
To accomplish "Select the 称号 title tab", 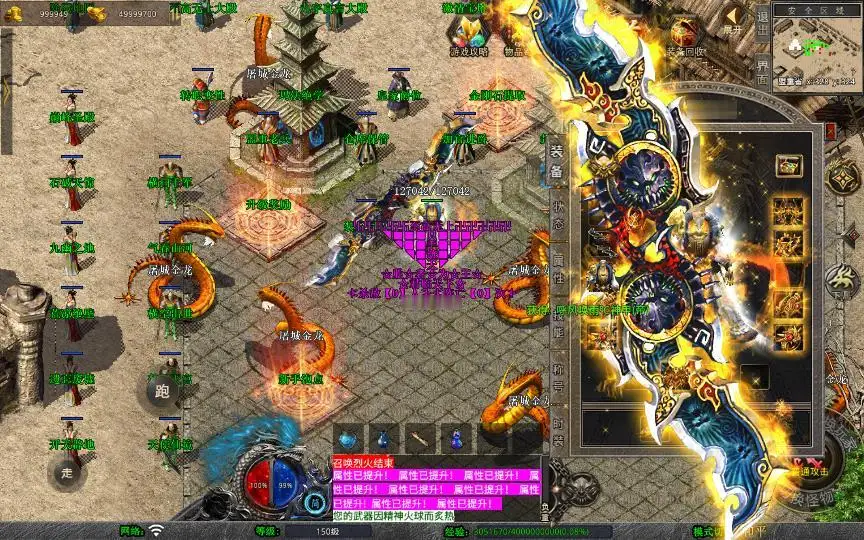I will [x=557, y=372].
